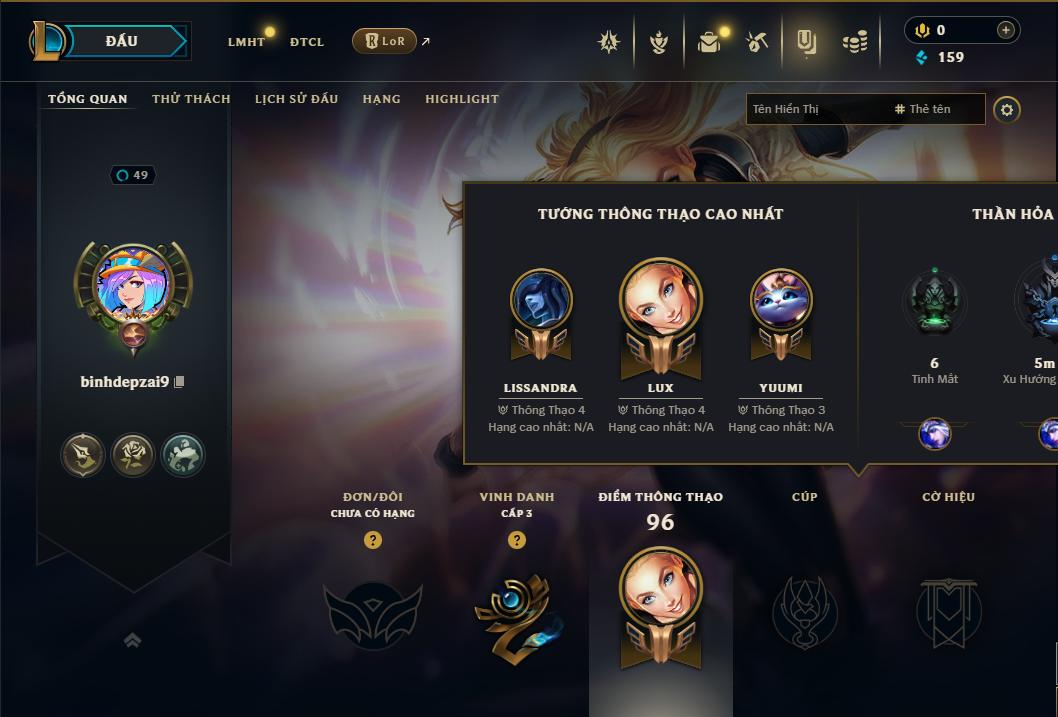Switch to the THỬ THÁCH tab

[191, 99]
